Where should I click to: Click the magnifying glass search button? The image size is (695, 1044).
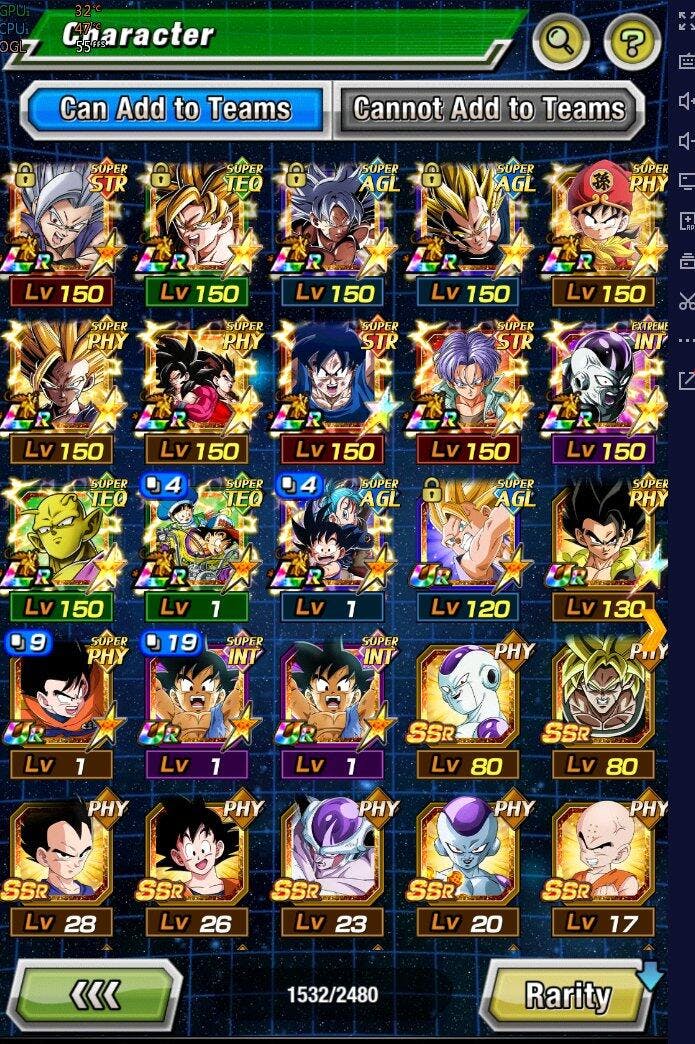coord(560,42)
